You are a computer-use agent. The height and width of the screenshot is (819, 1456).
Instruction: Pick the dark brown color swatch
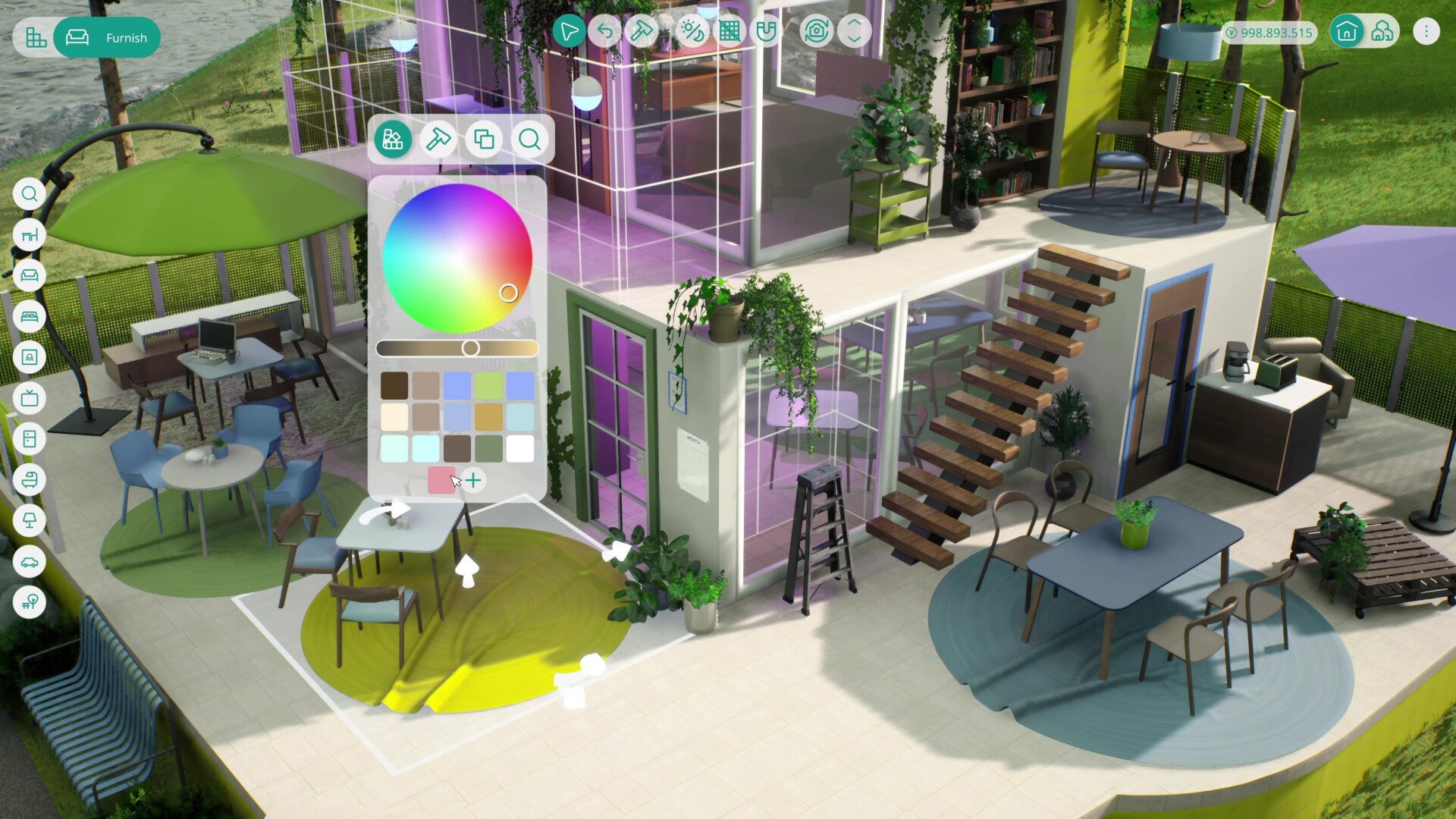394,385
